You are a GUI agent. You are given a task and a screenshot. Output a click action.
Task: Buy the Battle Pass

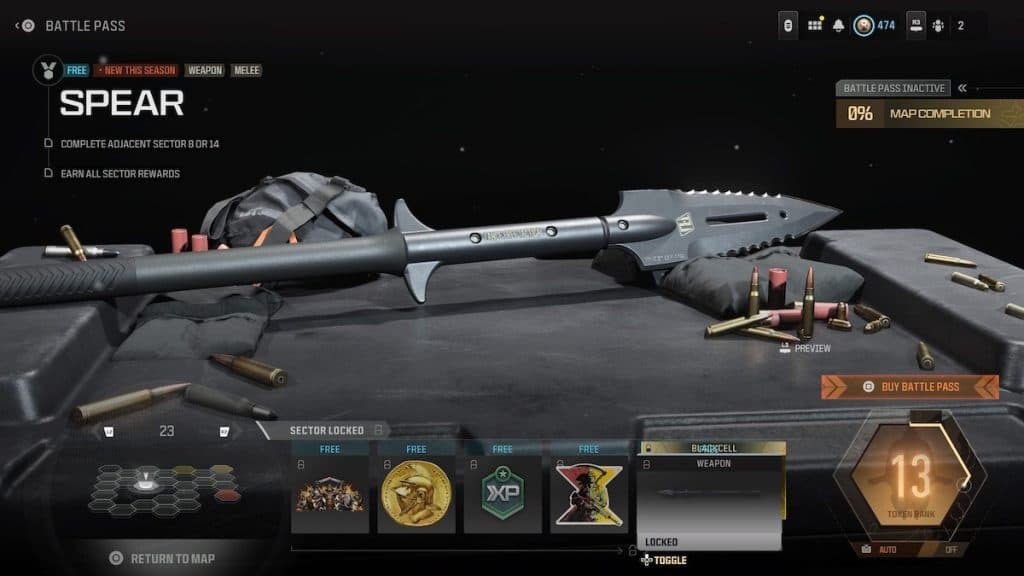[x=910, y=387]
